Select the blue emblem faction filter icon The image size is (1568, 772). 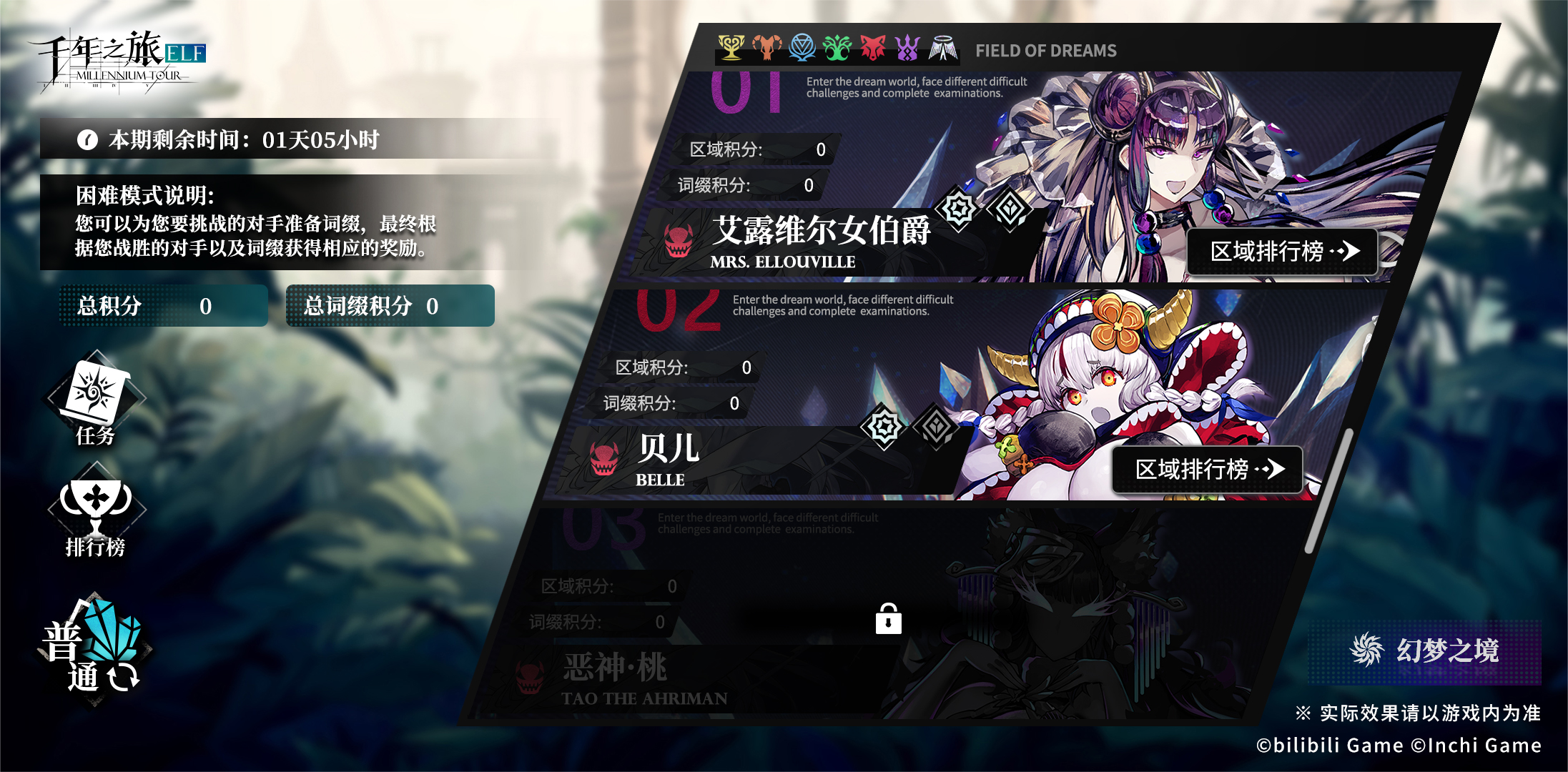pyautogui.click(x=802, y=49)
